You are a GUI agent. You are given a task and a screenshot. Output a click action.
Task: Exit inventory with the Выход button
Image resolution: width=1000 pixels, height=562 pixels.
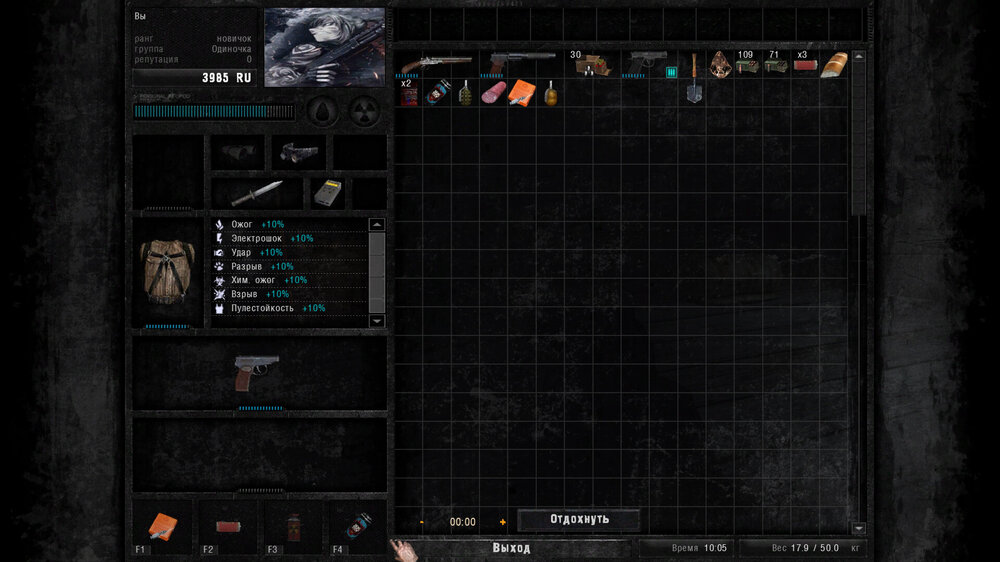511,548
